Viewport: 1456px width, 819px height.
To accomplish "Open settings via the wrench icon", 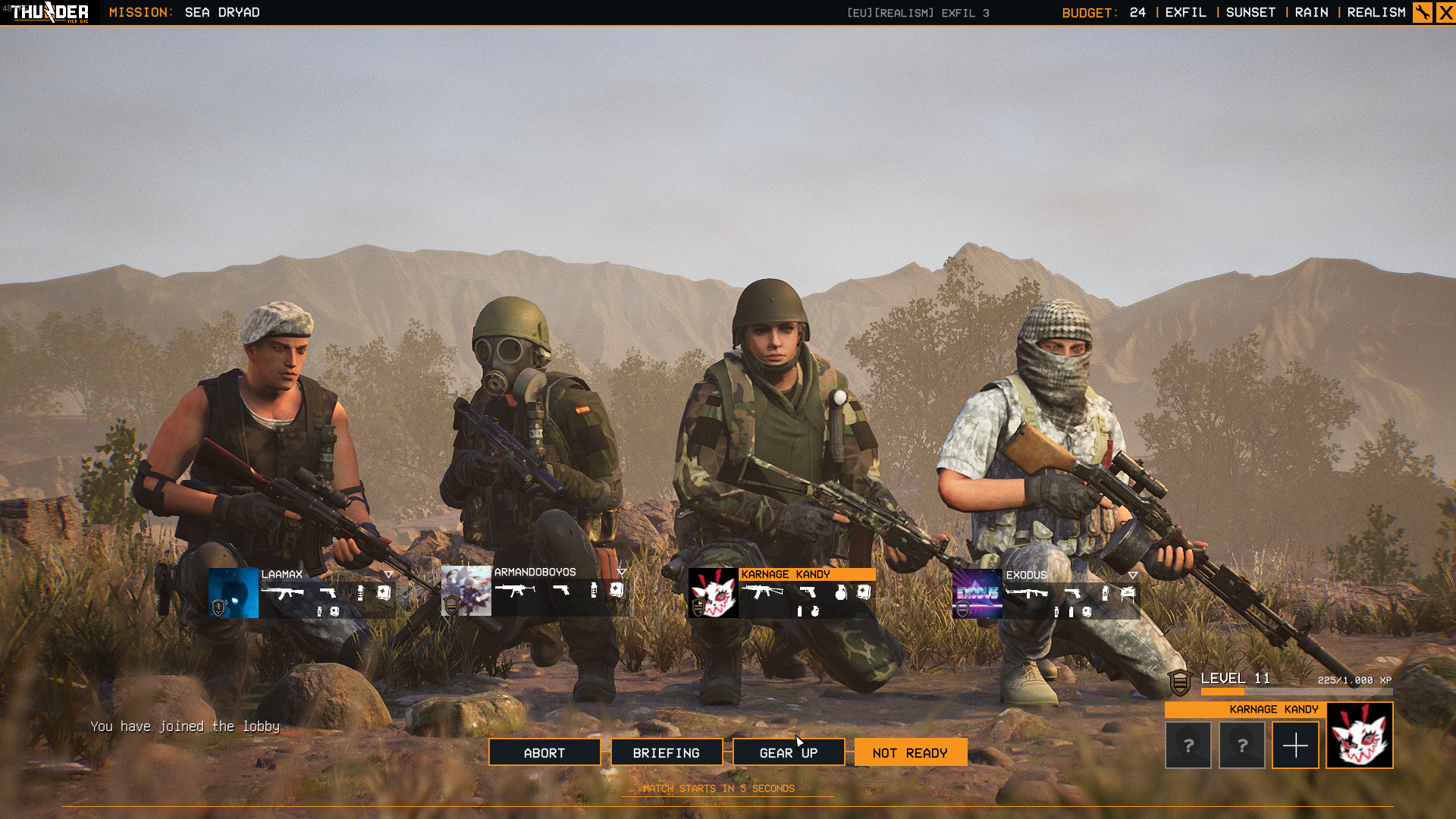I will coord(1422,12).
